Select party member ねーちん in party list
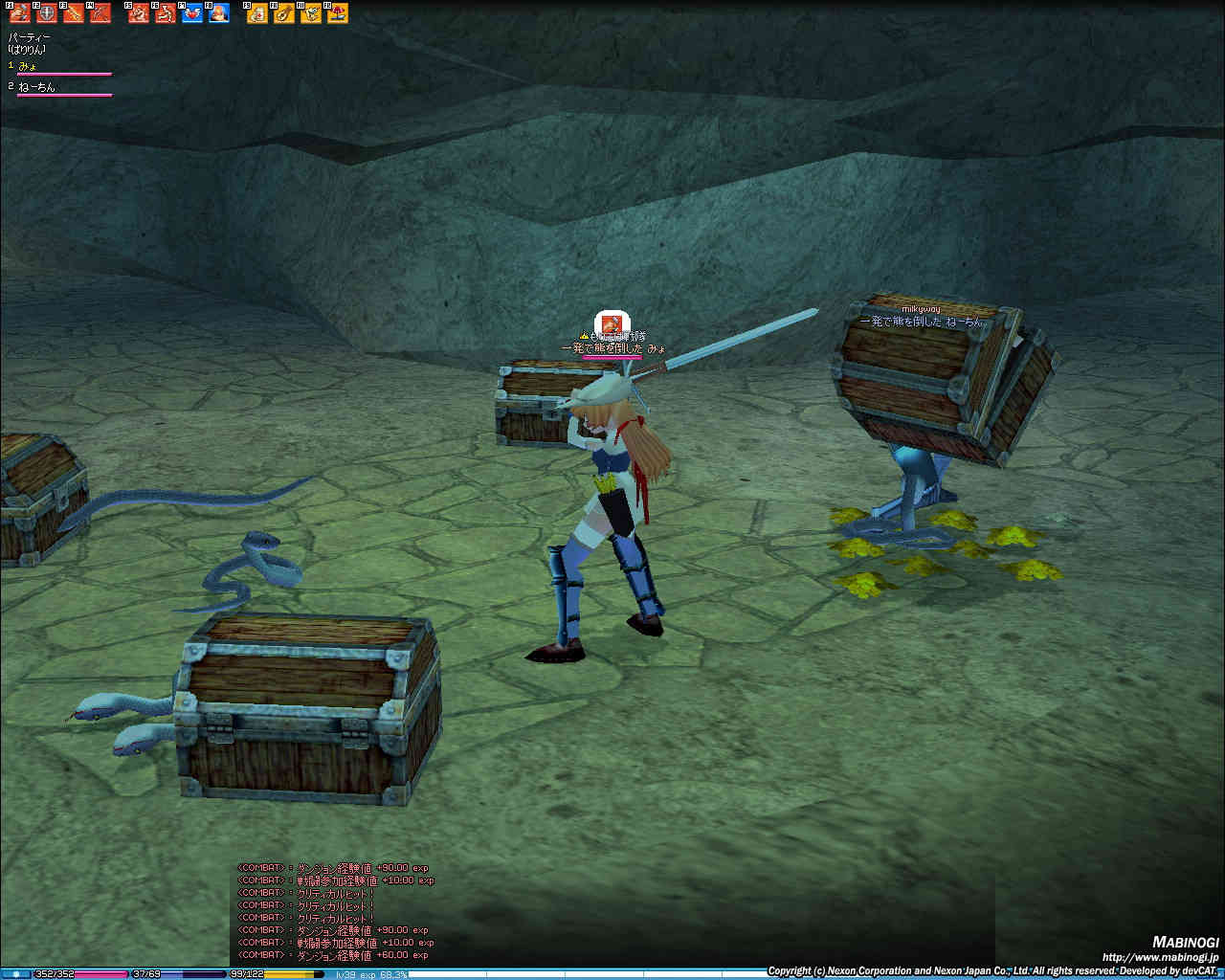Screen dimensions: 1225x980 (36, 87)
